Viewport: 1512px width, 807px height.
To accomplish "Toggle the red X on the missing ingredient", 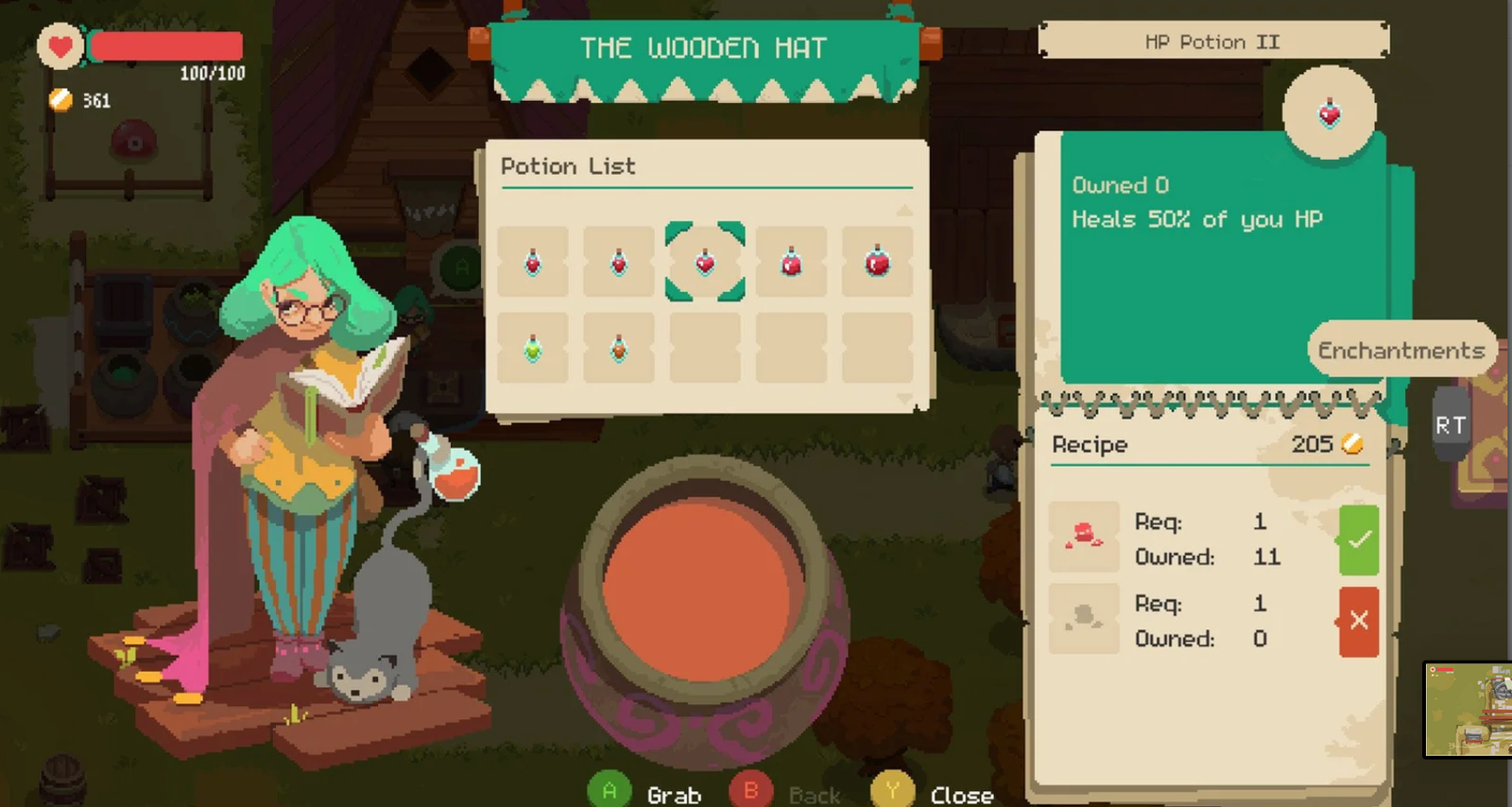I will [x=1359, y=621].
